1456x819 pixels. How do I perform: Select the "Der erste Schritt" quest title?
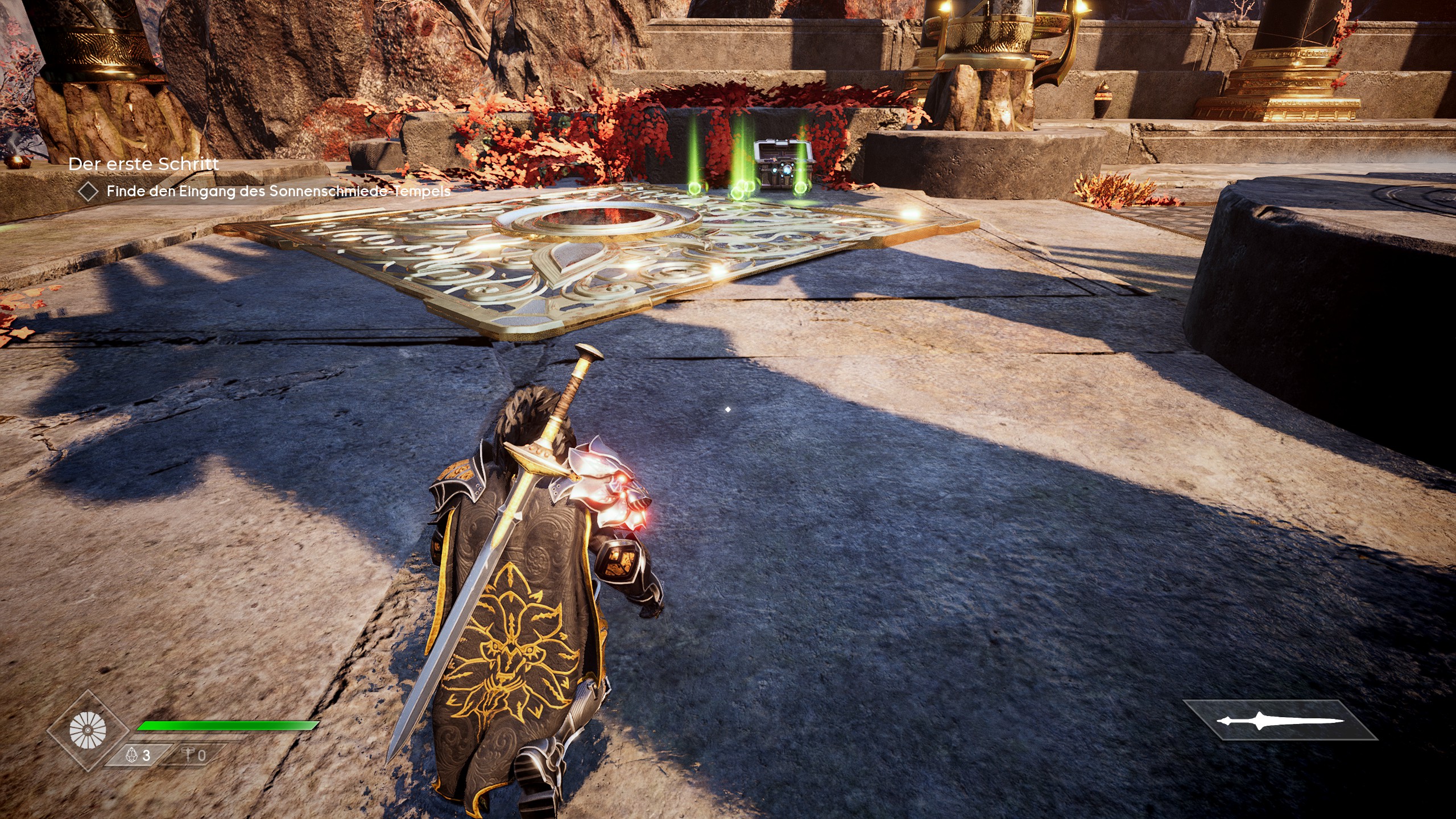coord(143,164)
